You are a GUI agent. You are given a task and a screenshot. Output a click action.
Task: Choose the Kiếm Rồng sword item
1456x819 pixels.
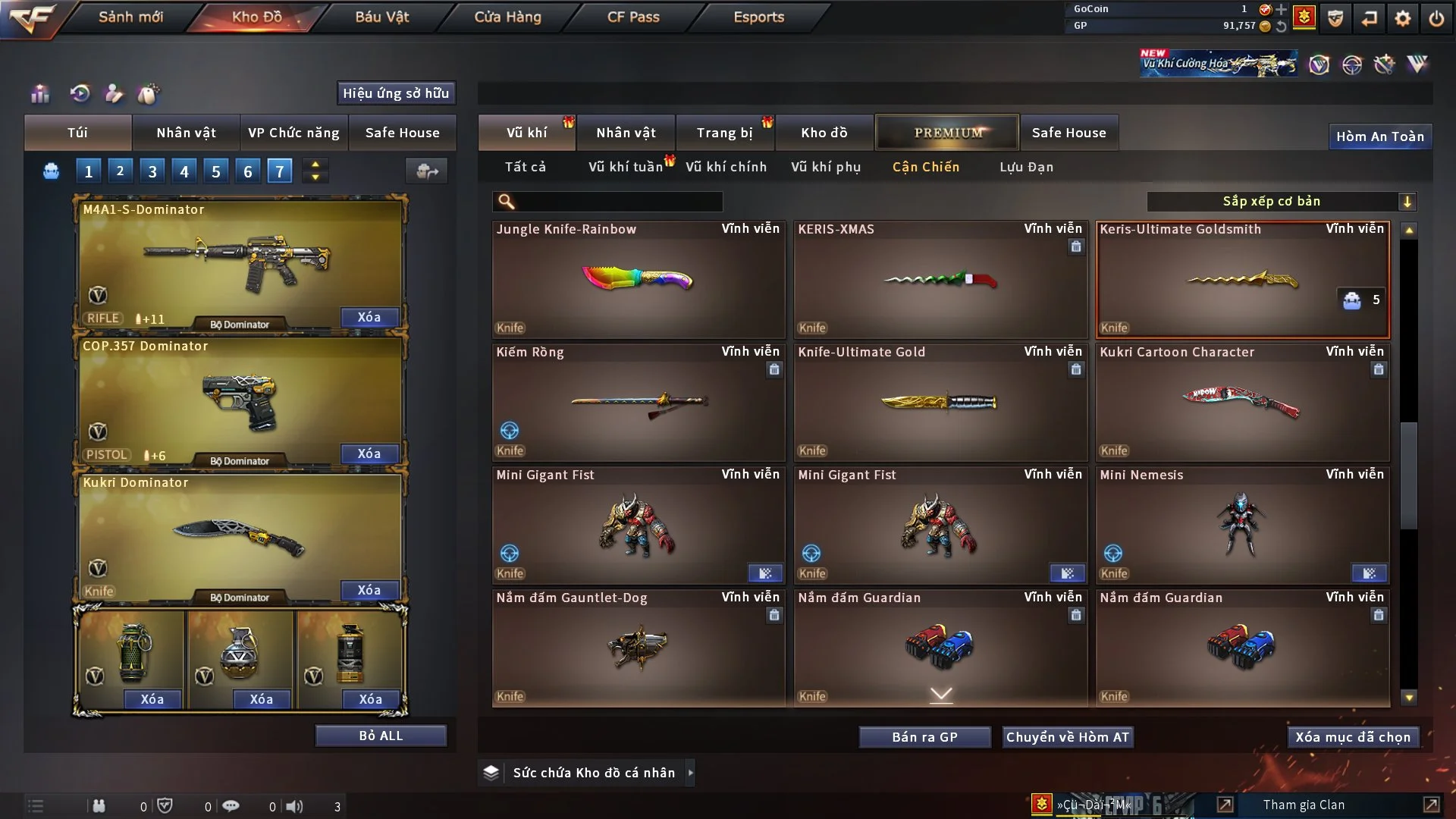[638, 402]
